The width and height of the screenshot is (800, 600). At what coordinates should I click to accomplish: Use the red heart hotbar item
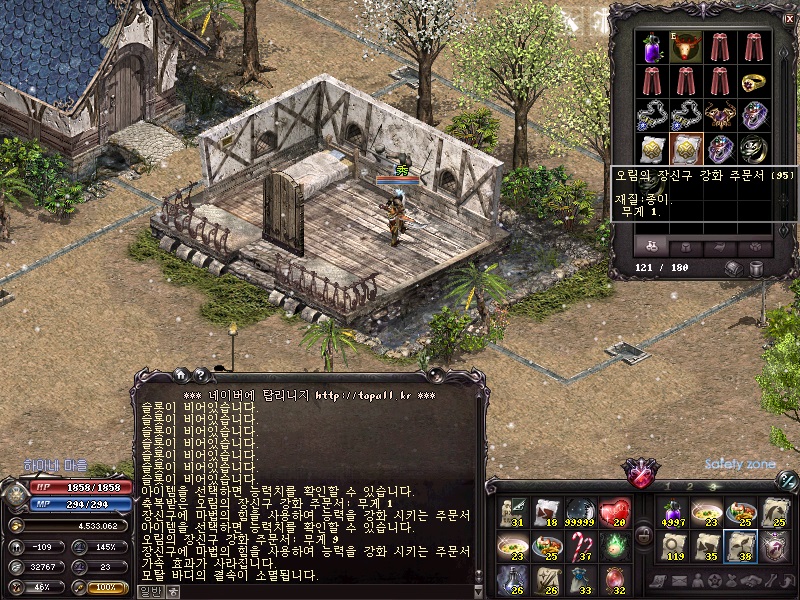pos(614,512)
